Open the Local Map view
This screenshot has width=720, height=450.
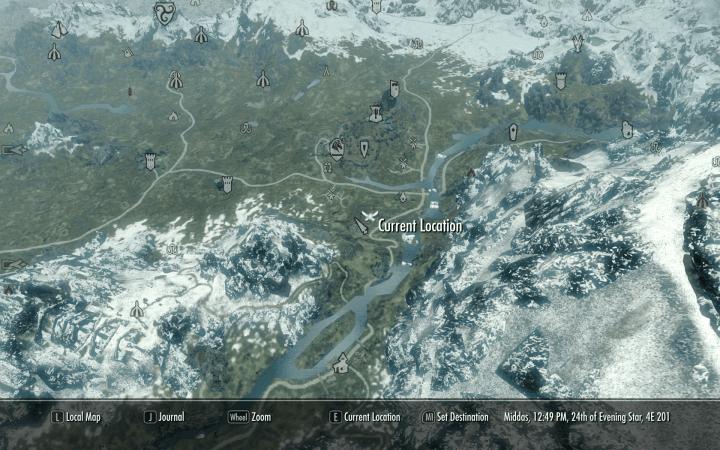point(78,417)
